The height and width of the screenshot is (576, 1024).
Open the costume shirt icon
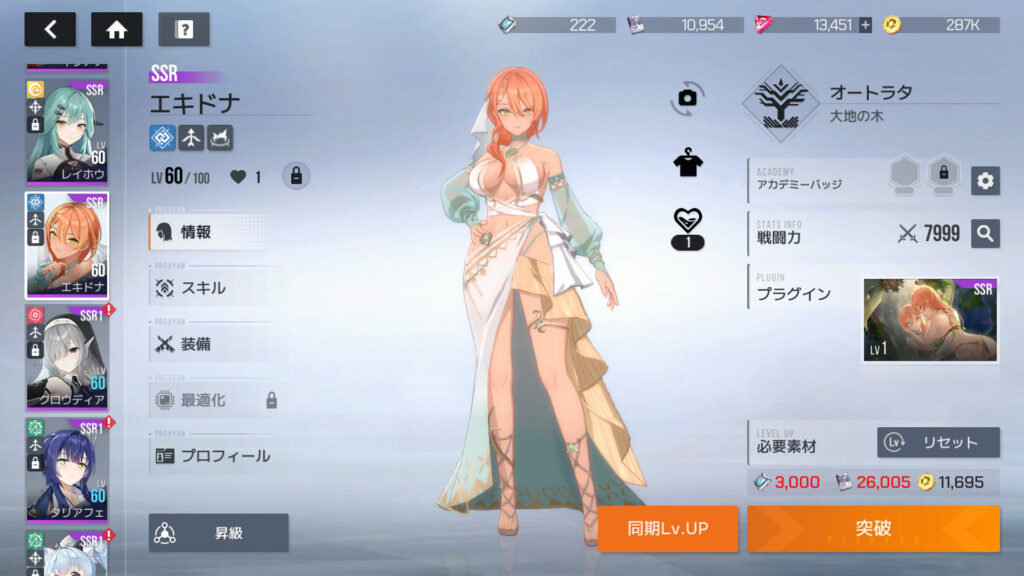(687, 164)
